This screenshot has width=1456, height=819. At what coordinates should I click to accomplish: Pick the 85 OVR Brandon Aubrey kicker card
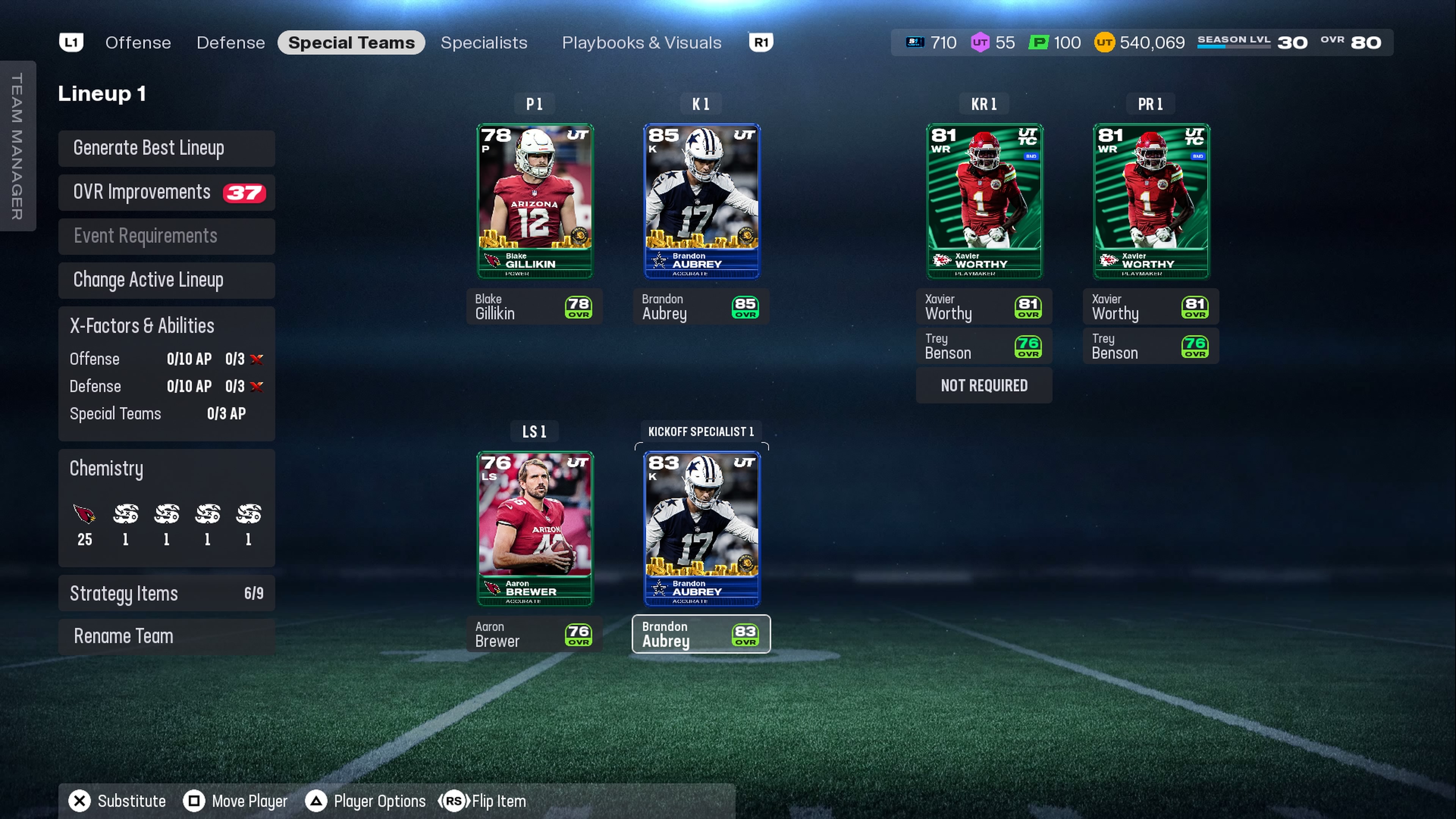[x=701, y=201]
